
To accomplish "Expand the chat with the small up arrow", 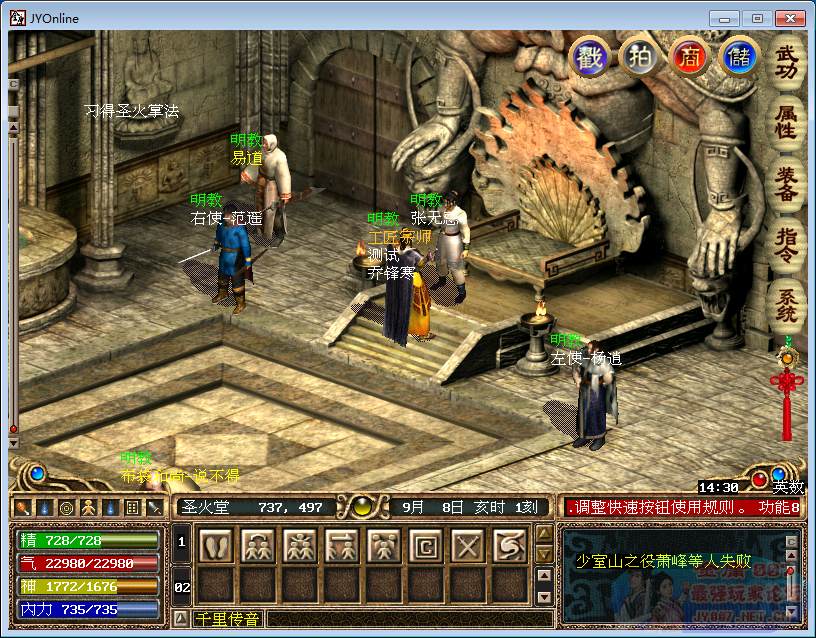I will [x=181, y=619].
